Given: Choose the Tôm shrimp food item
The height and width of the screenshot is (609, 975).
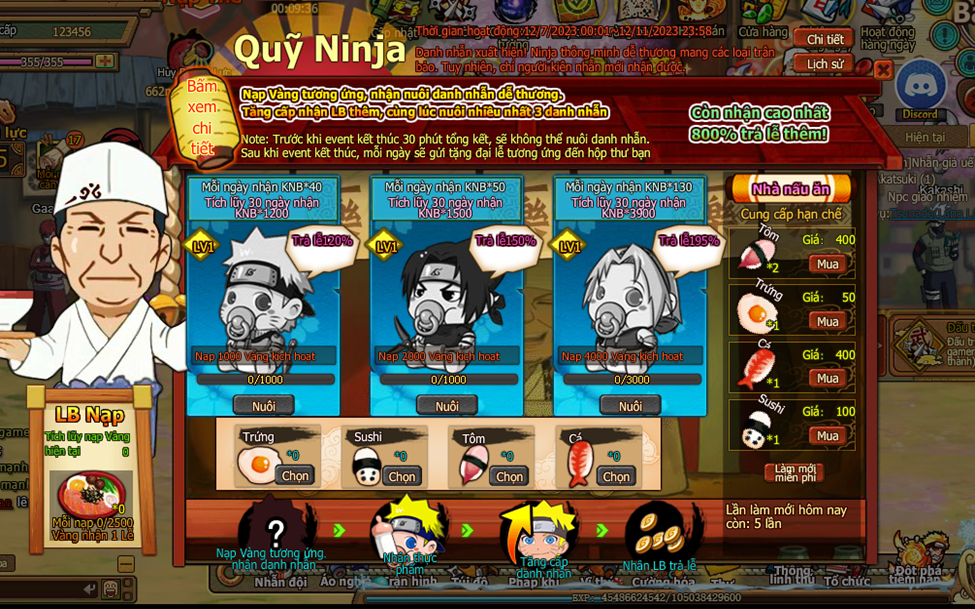Looking at the screenshot, I should point(509,476).
